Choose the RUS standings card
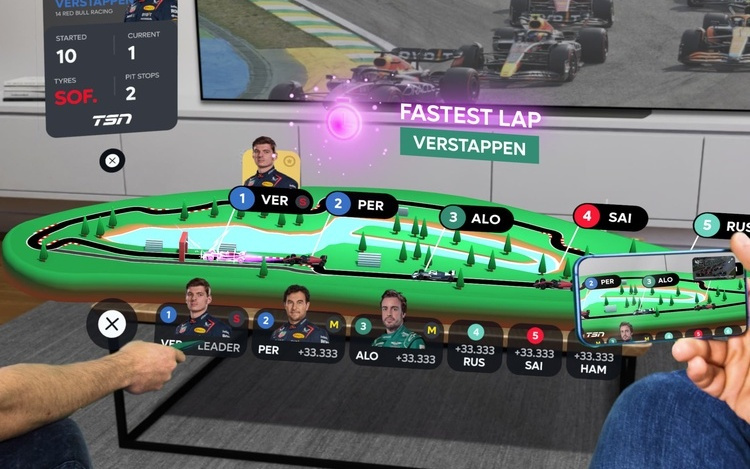 click(475, 346)
